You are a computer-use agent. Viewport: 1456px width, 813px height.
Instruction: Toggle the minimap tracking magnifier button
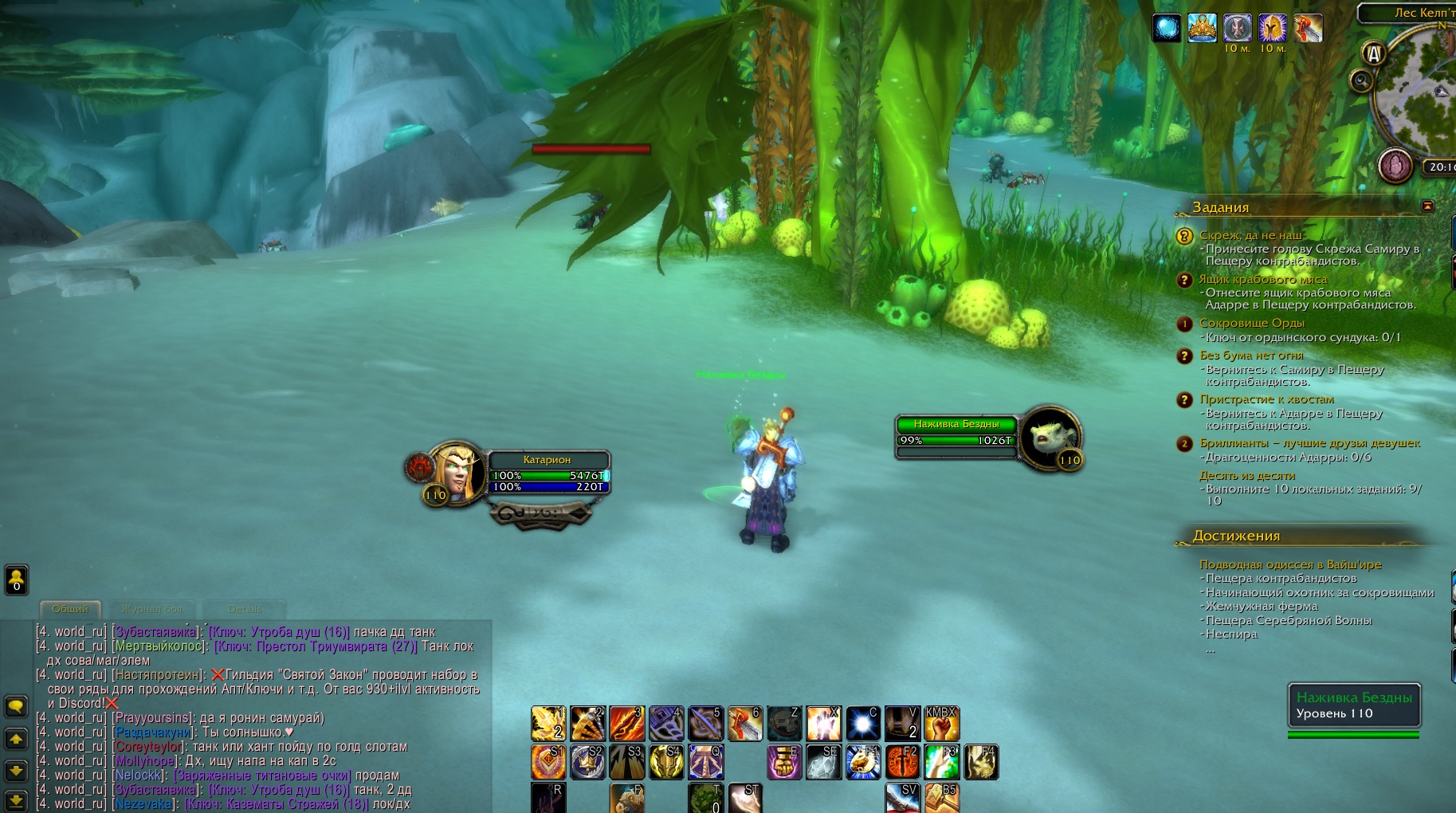pos(1361,80)
